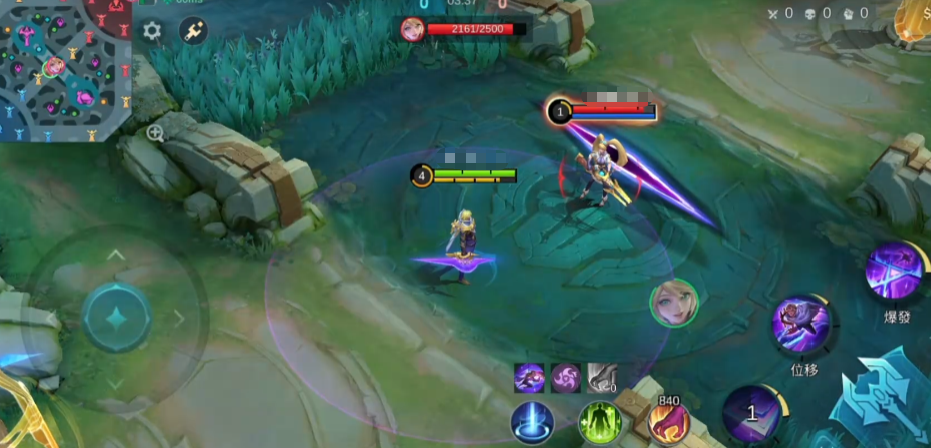
Task: Select the purple swirl icon above the regen button
Action: click(566, 377)
